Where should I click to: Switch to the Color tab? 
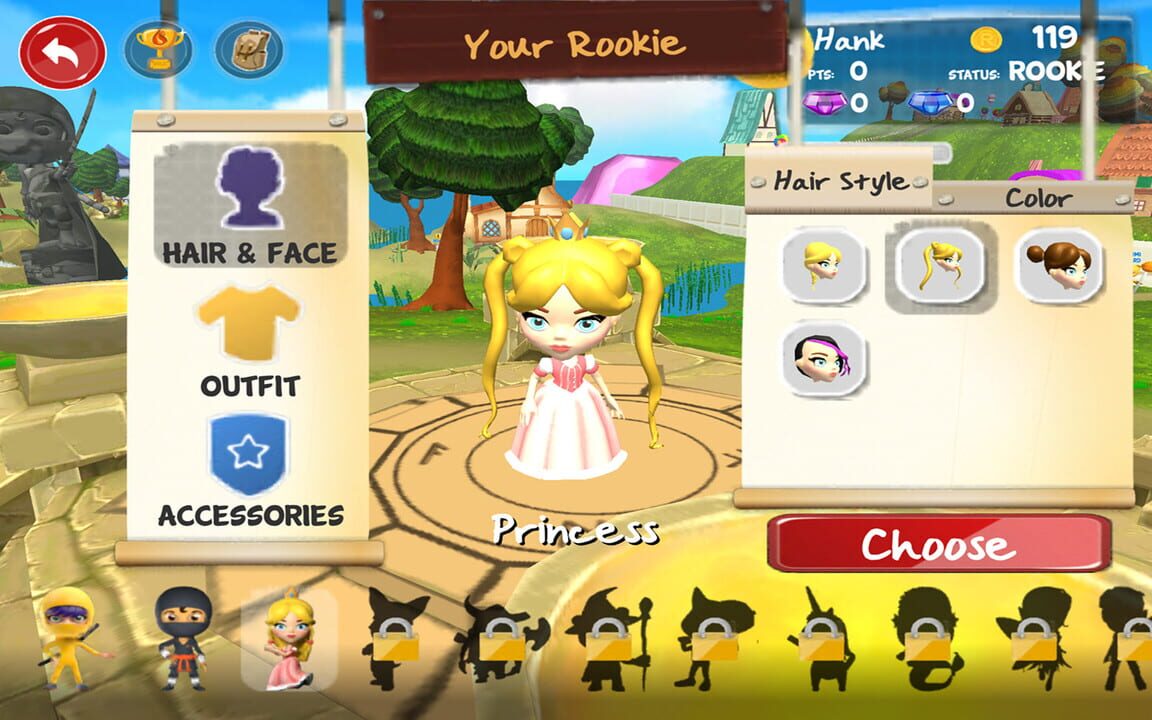(1038, 198)
